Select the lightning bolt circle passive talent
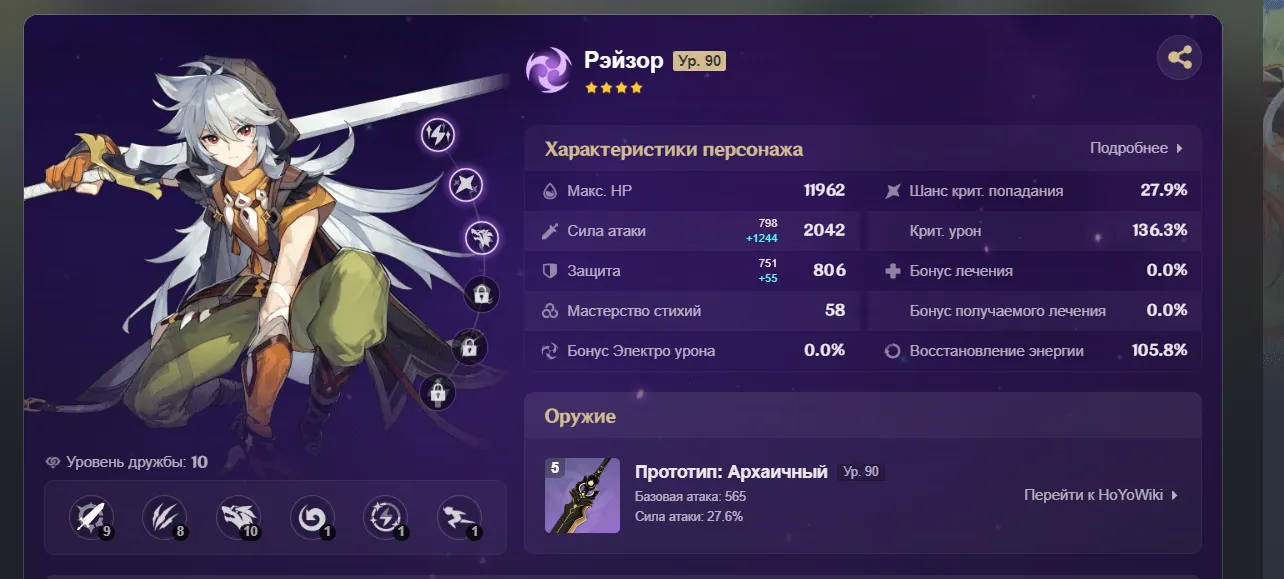This screenshot has height=579, width=1284. 386,518
